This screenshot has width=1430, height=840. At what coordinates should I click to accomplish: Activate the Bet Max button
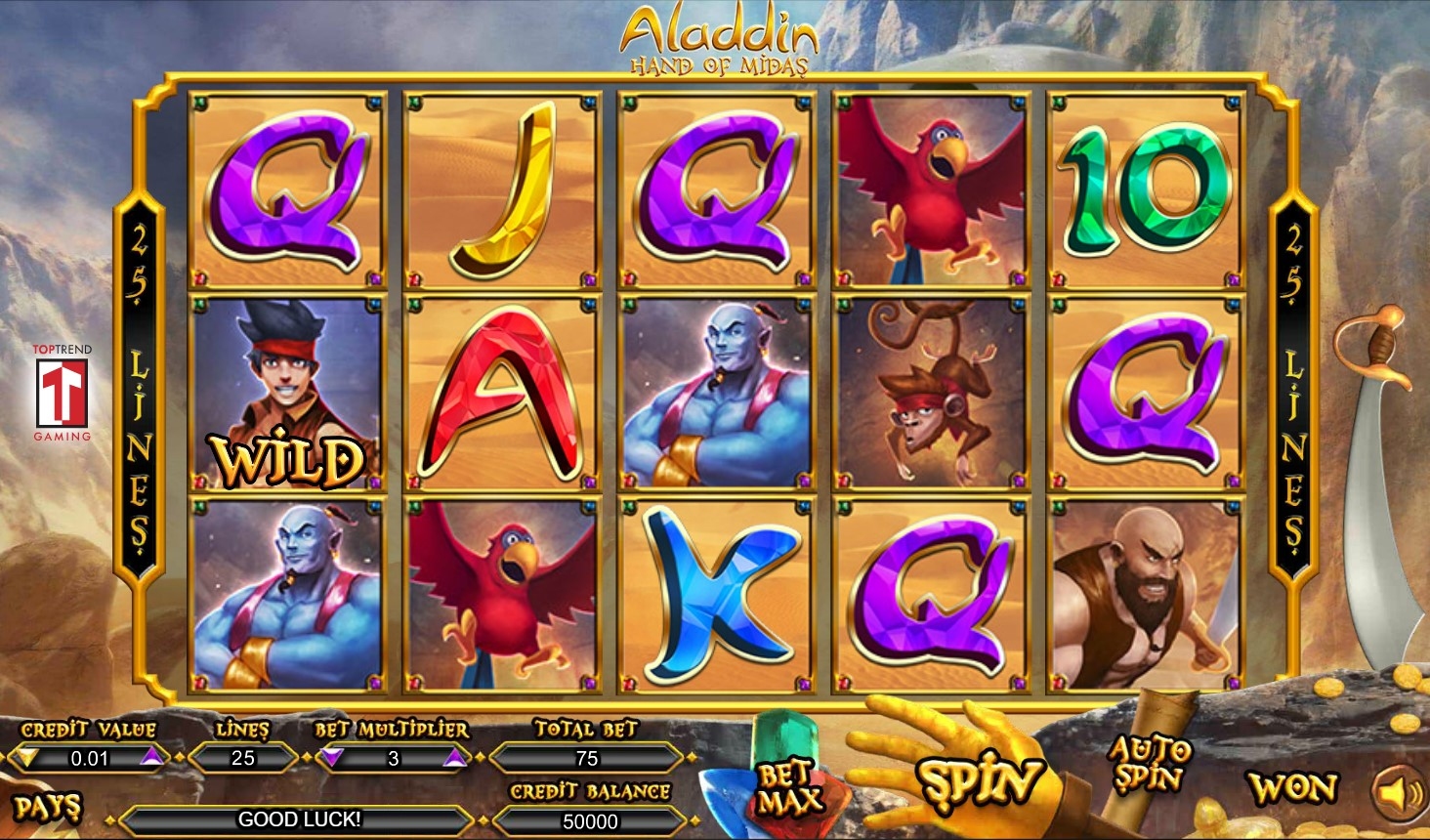787,788
